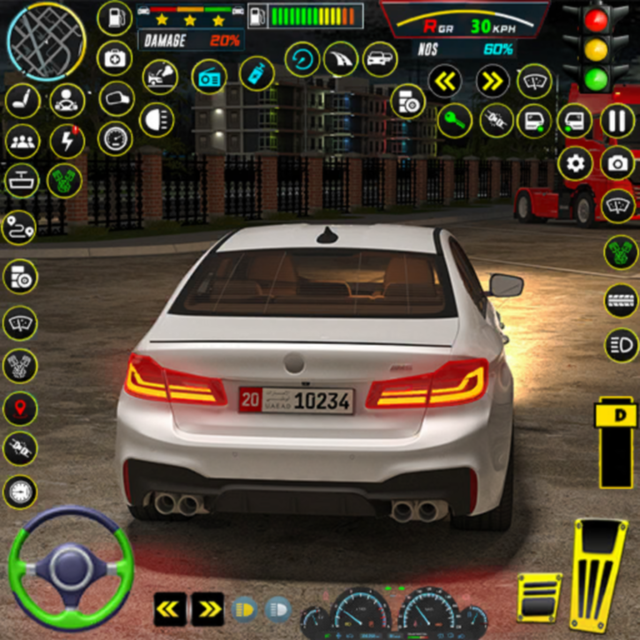The image size is (640, 640).
Task: Select the red location pin icon
Action: pos(20,408)
